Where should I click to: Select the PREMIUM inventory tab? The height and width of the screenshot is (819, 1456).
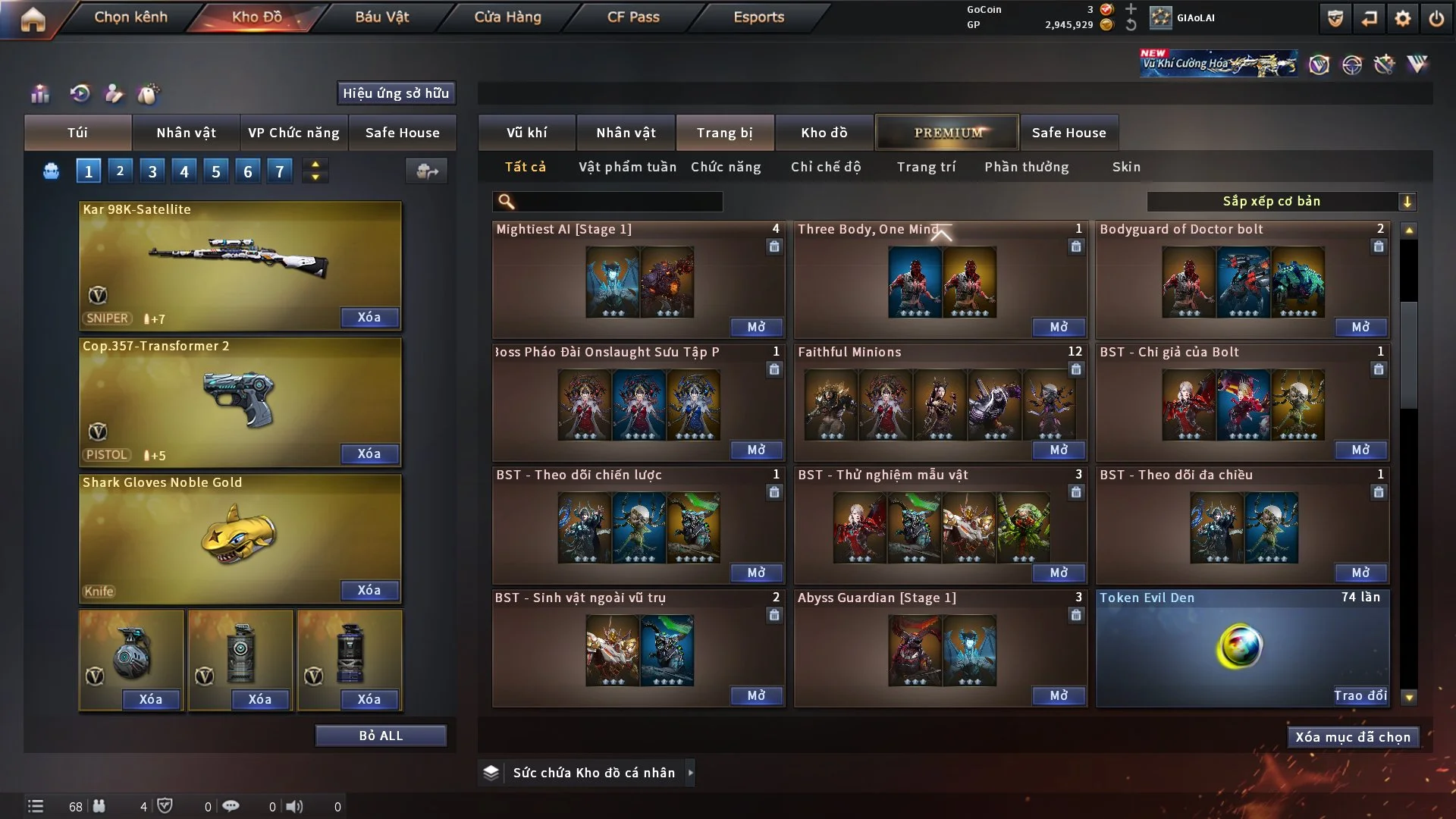pyautogui.click(x=947, y=133)
